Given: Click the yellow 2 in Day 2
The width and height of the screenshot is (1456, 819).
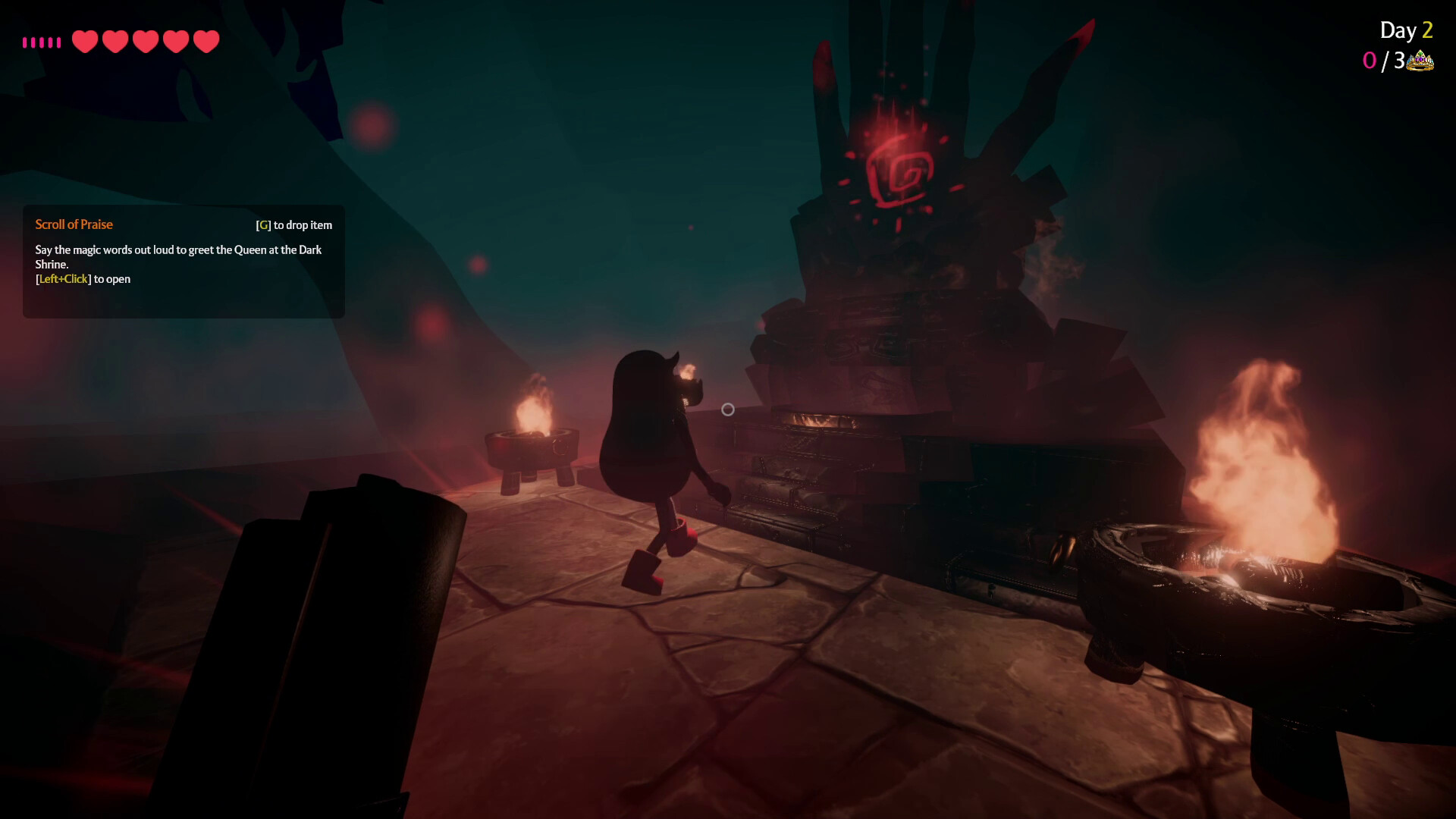Looking at the screenshot, I should pyautogui.click(x=1426, y=31).
